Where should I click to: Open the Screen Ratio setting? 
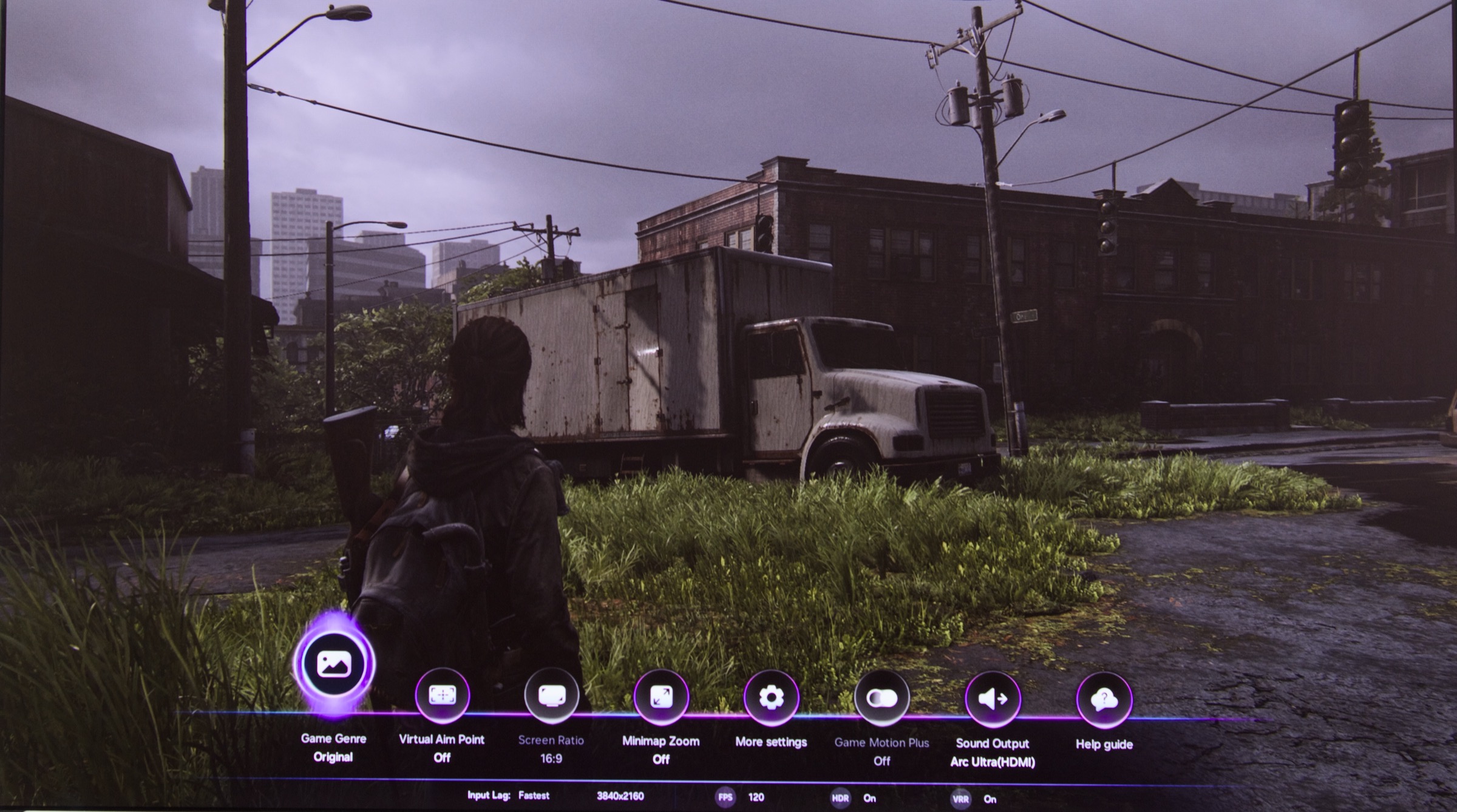(x=551, y=696)
